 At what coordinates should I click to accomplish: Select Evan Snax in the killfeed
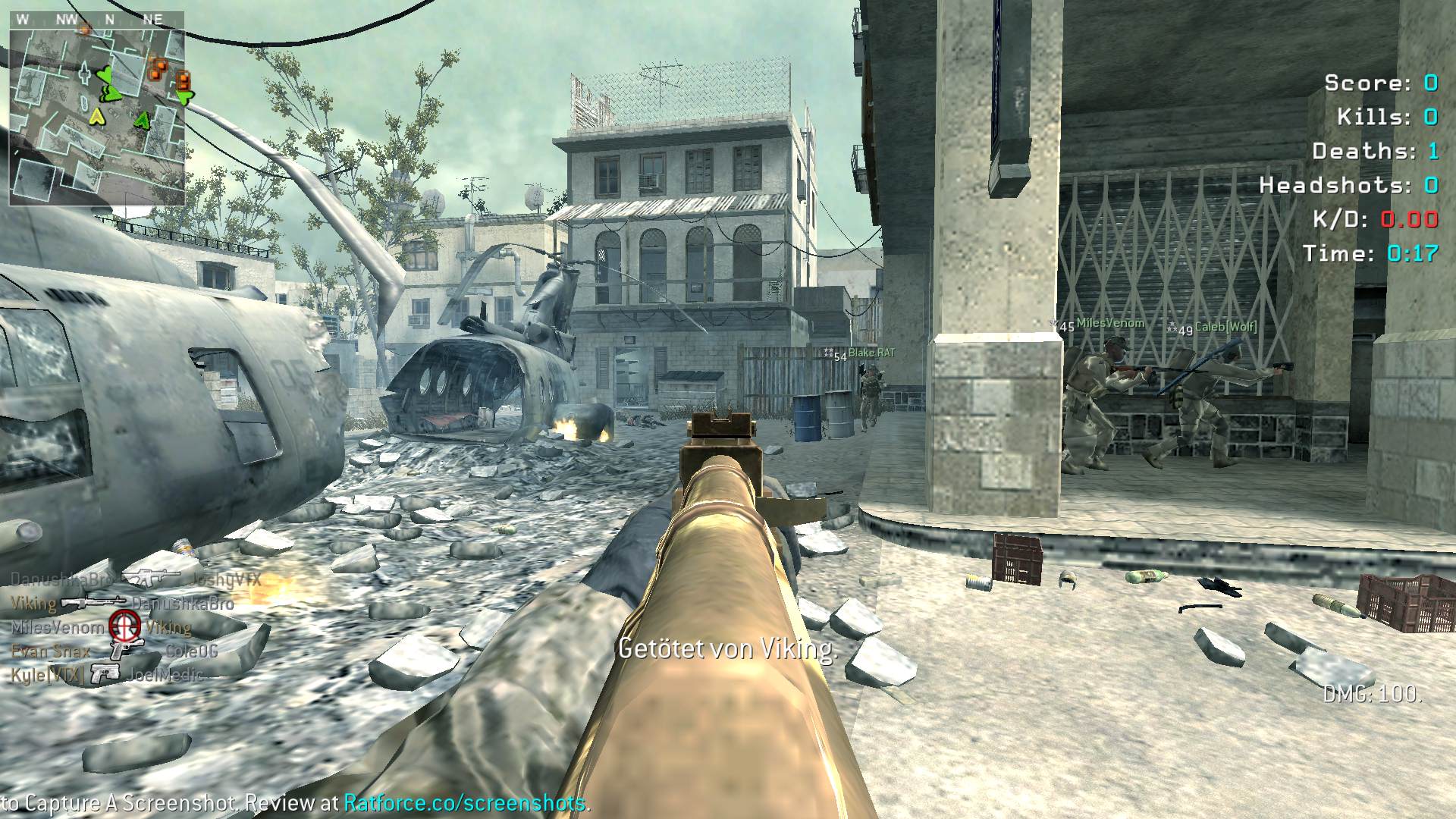50,651
